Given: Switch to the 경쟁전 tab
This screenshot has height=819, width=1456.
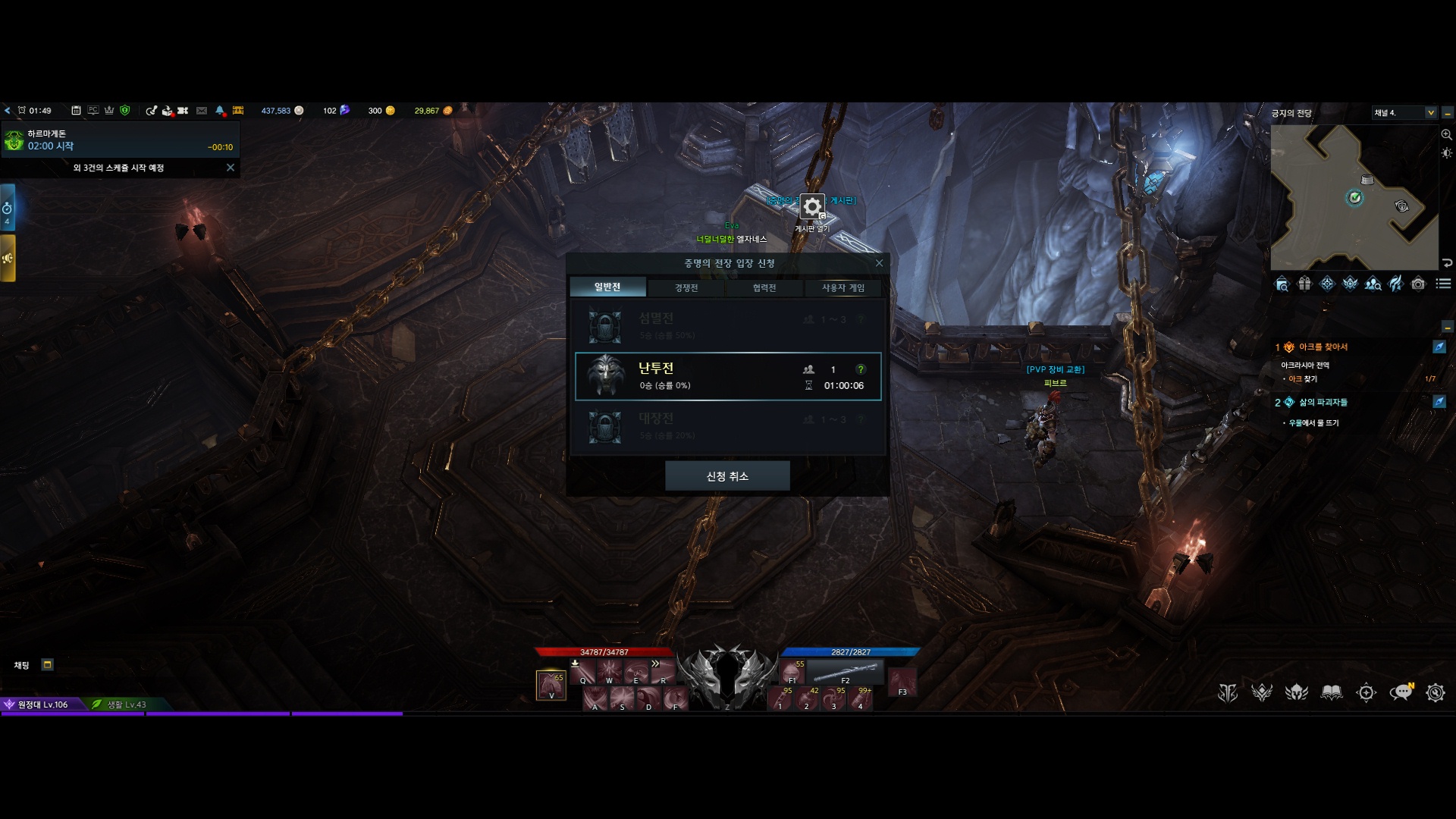Looking at the screenshot, I should click(686, 288).
